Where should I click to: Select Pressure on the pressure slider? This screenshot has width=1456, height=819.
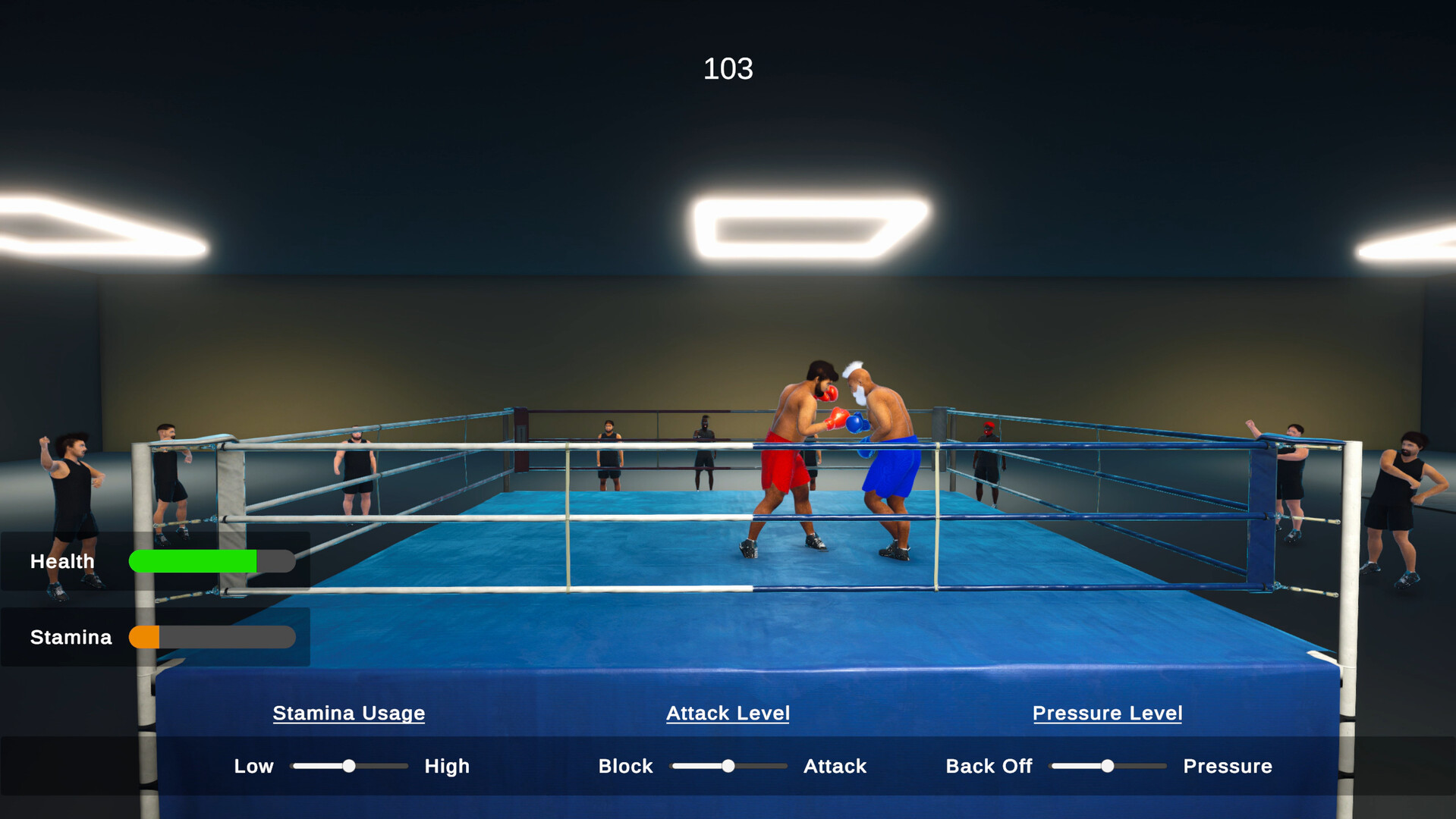pos(1227,766)
